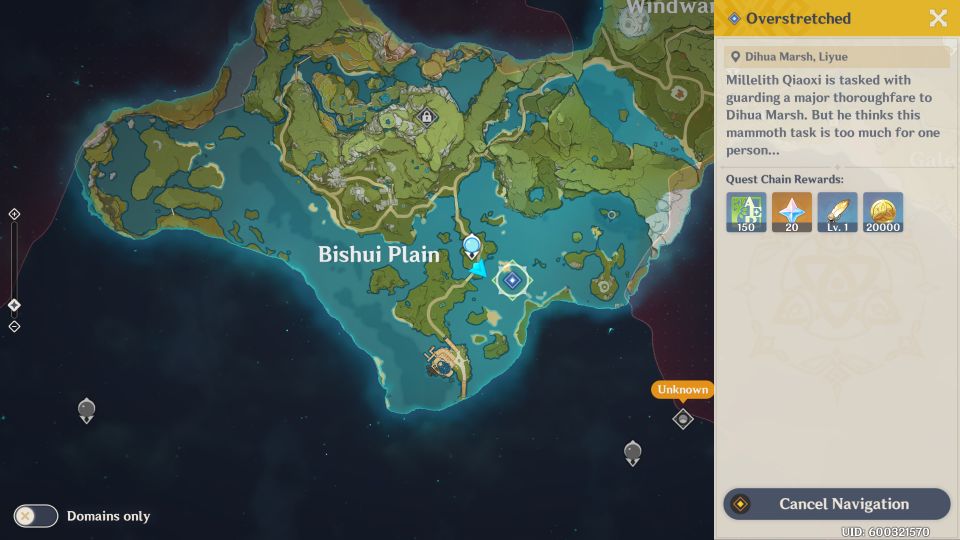Select the Overstretched quest marker on map
This screenshot has width=960, height=540.
coord(512,281)
